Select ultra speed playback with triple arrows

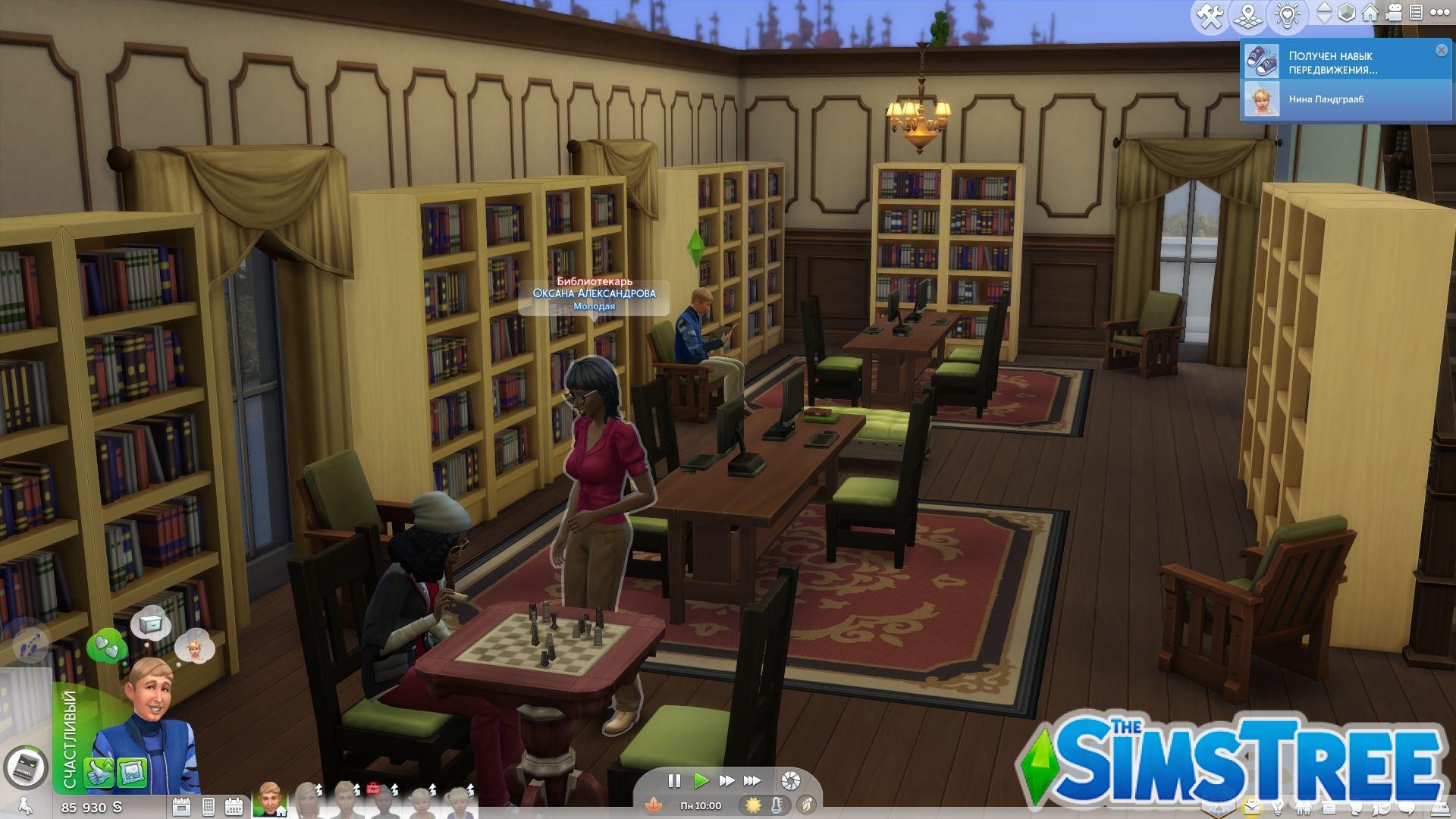coord(752,780)
